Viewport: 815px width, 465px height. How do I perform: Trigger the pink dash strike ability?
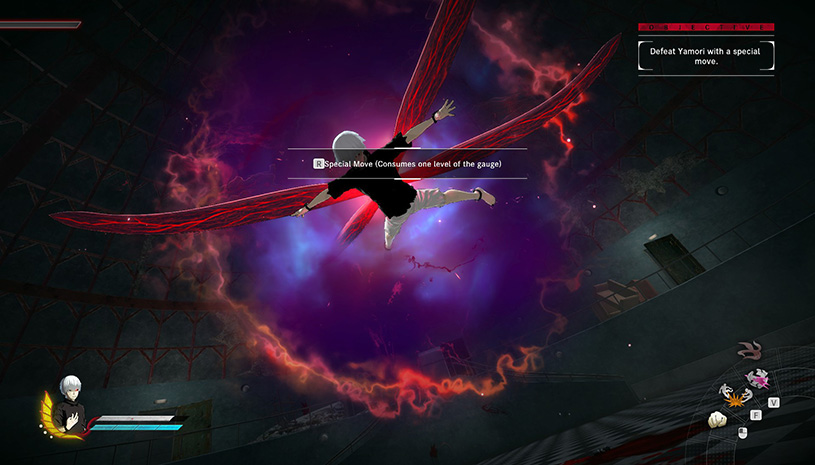757,381
